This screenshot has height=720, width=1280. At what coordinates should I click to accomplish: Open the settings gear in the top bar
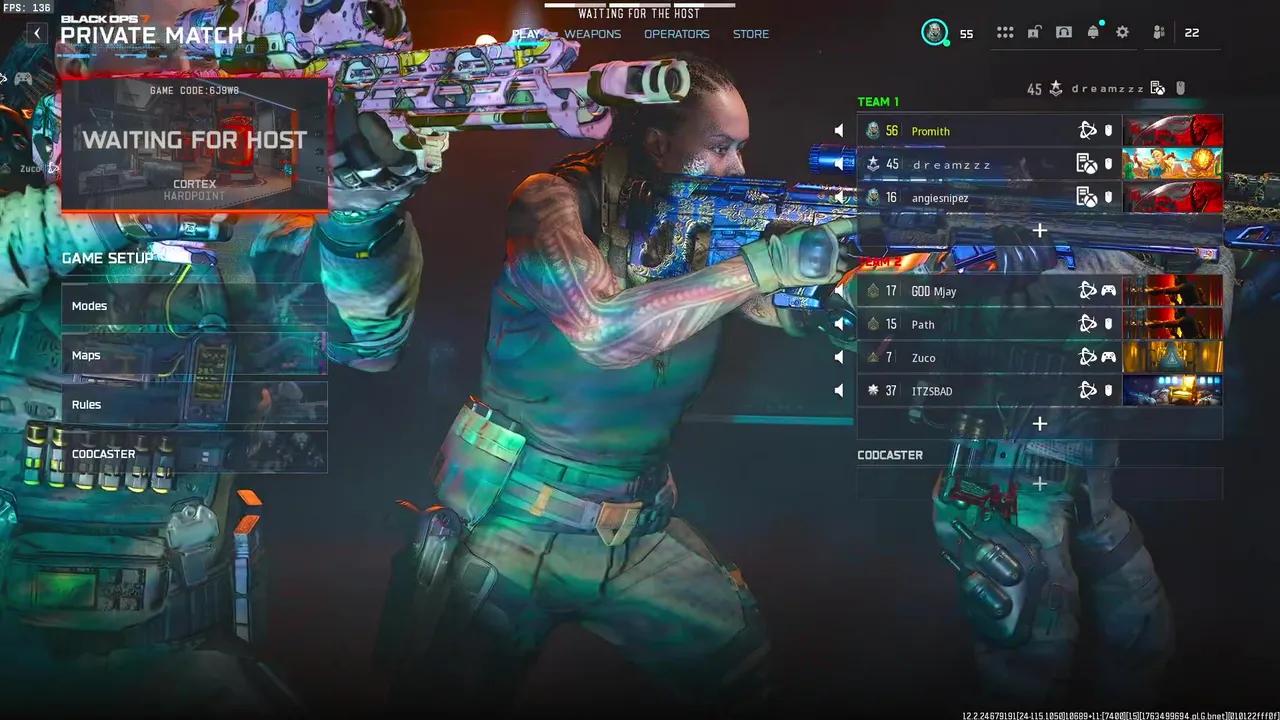(x=1122, y=31)
